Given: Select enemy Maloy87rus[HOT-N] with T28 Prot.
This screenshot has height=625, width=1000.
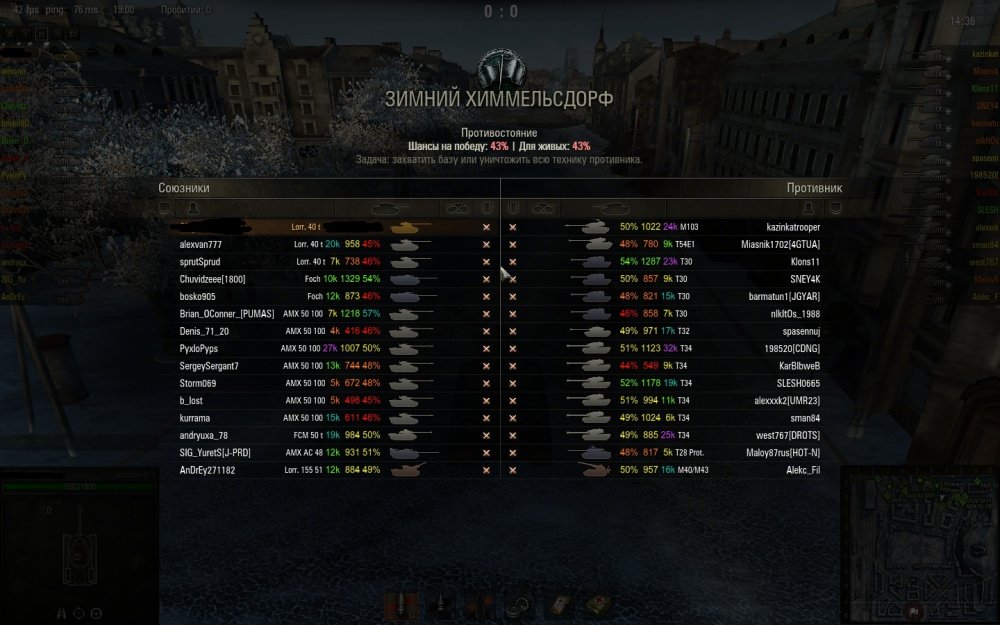Looking at the screenshot, I should tap(778, 453).
